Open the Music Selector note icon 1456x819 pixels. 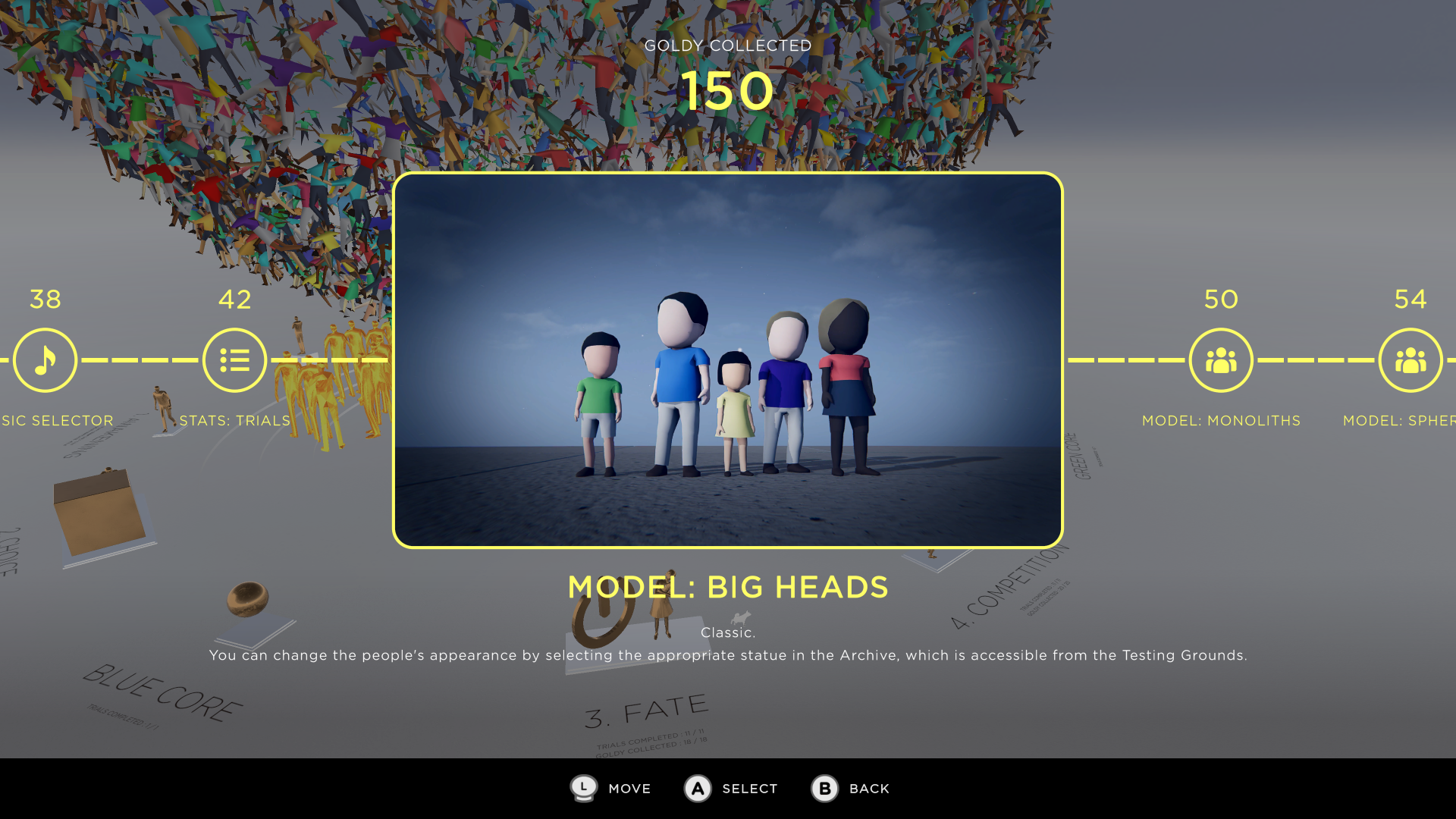[45, 360]
